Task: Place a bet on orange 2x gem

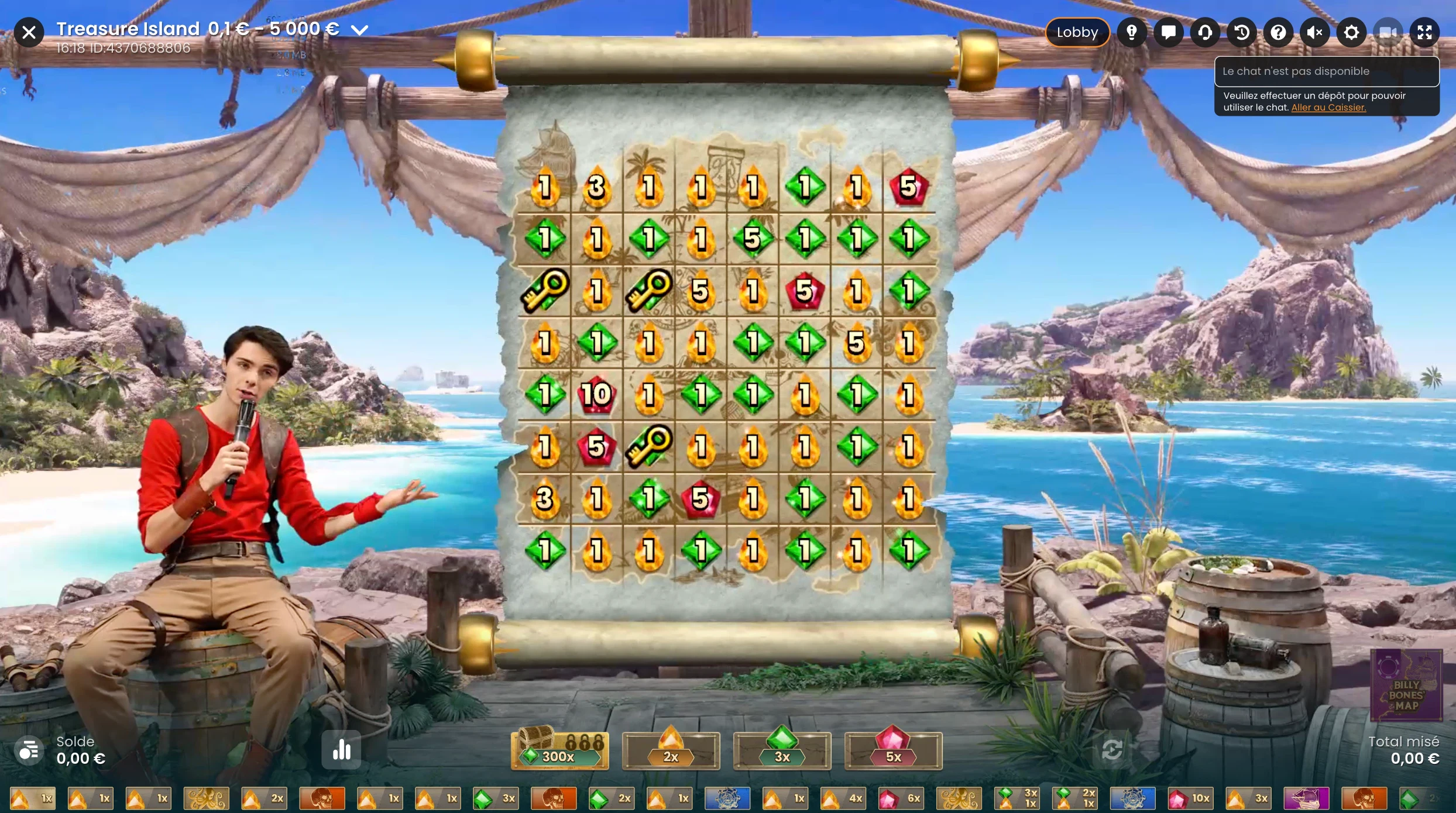Action: (x=671, y=750)
